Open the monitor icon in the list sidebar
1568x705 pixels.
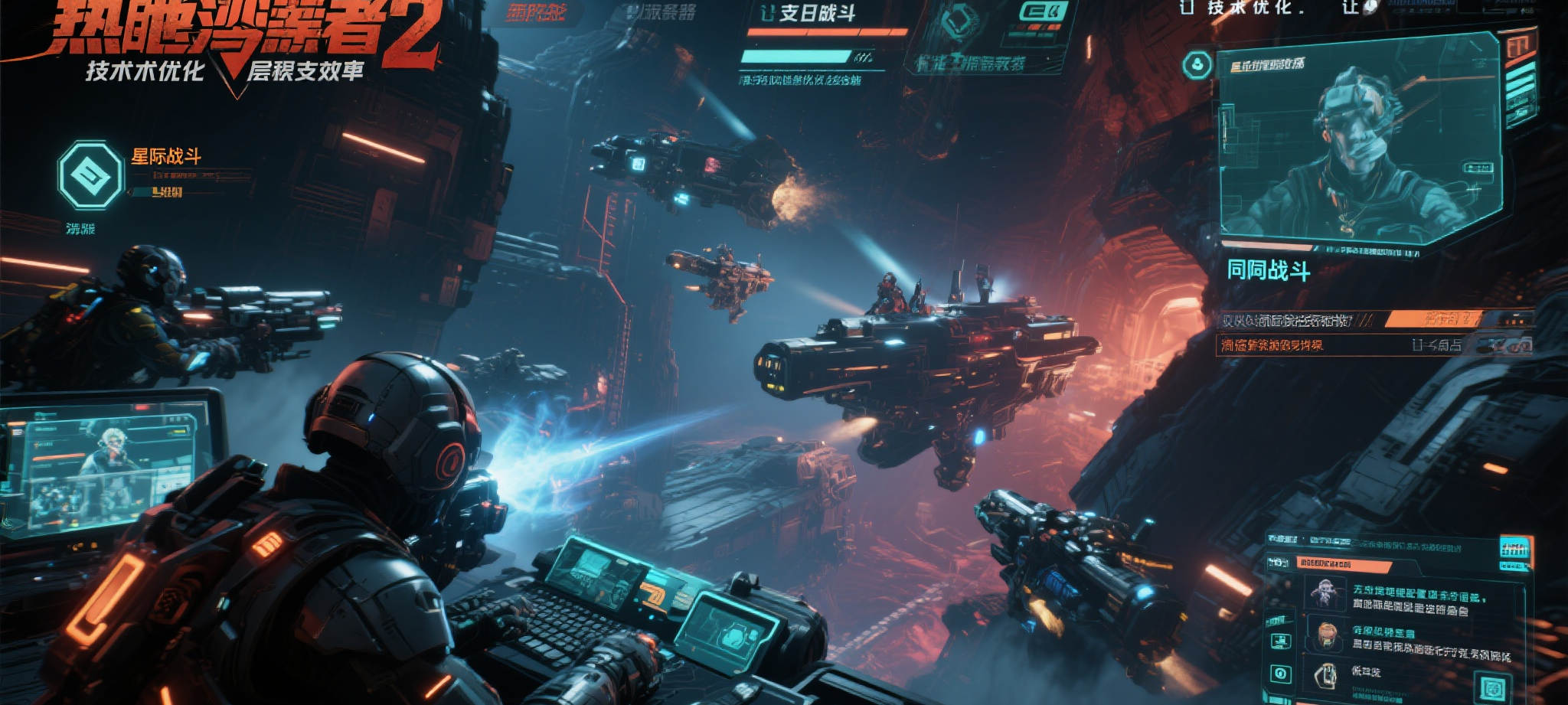pyautogui.click(x=1280, y=641)
